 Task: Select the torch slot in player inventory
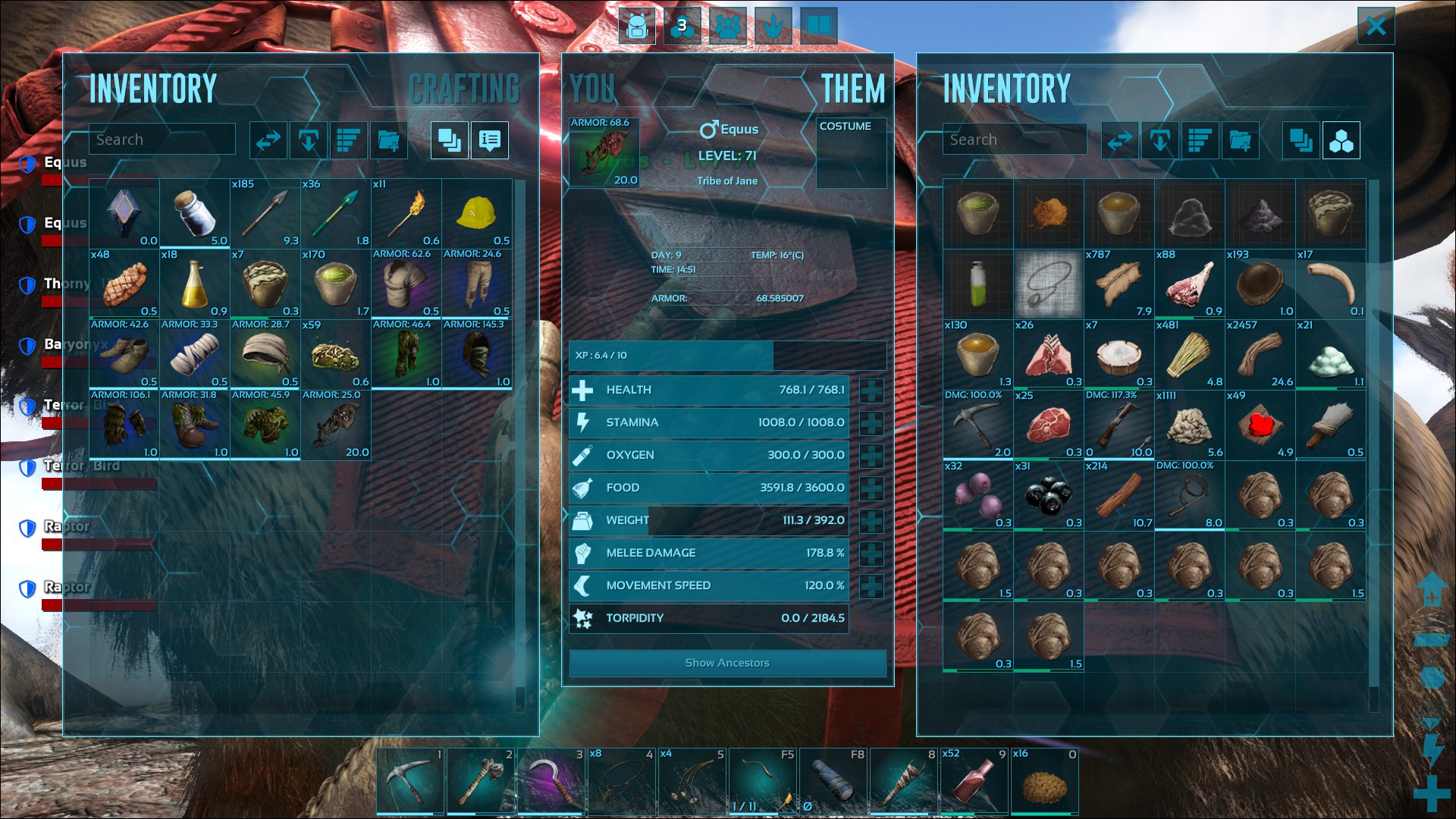[x=406, y=214]
